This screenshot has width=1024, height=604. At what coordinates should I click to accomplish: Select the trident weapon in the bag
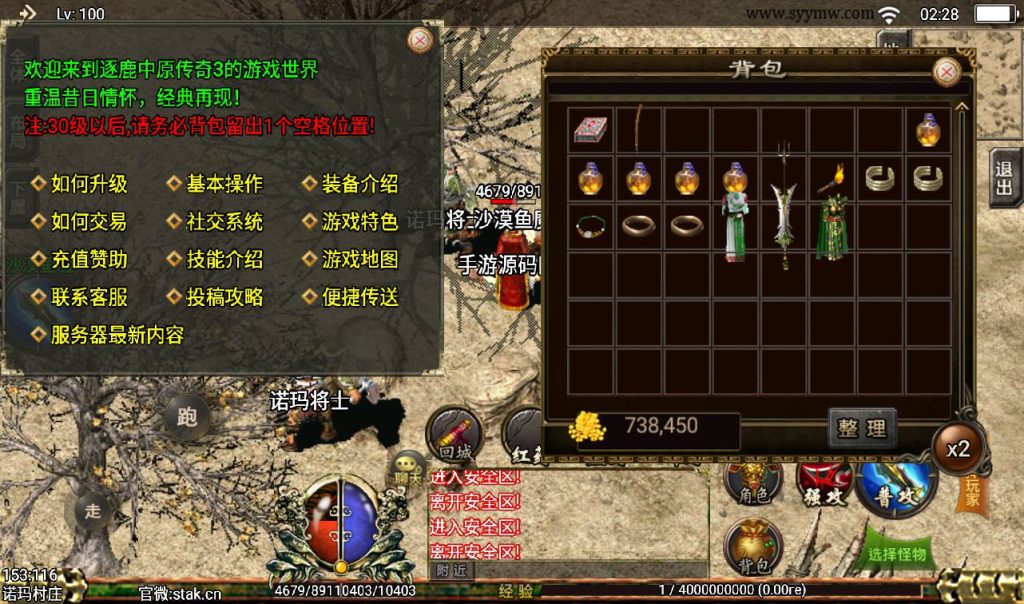[x=784, y=205]
